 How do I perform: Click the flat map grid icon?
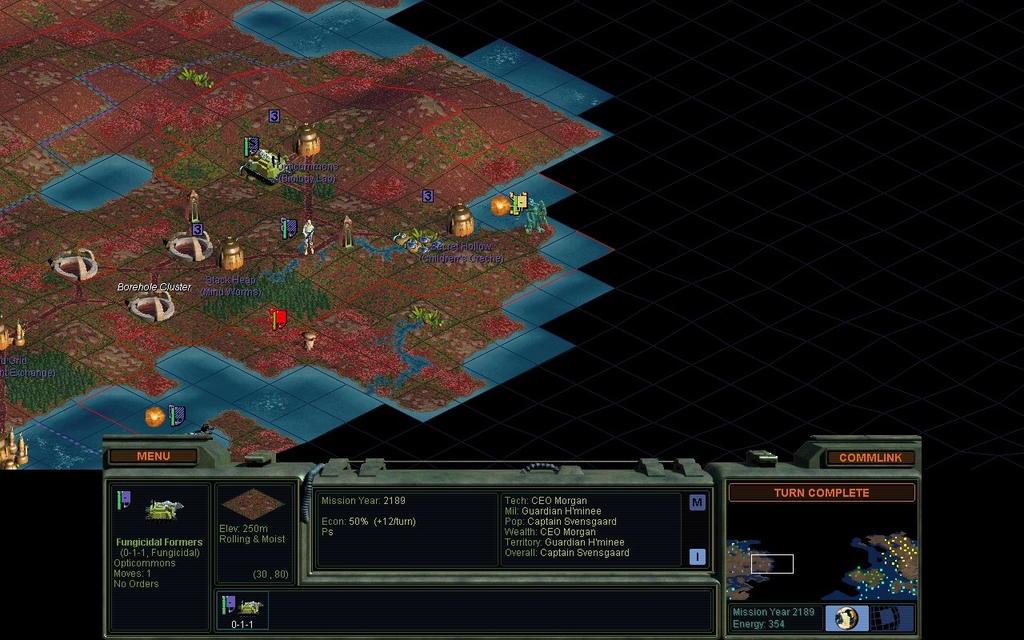point(892,618)
